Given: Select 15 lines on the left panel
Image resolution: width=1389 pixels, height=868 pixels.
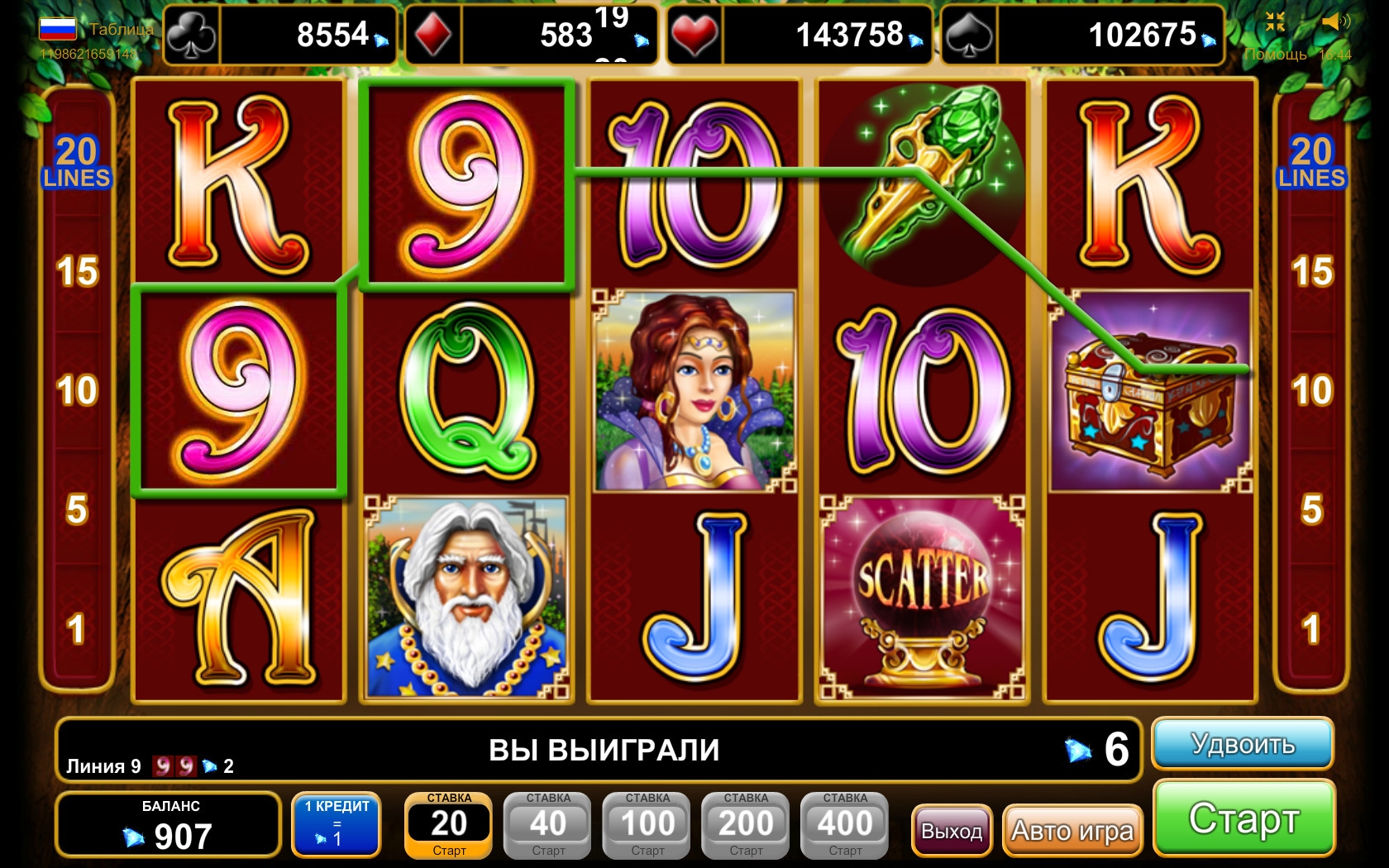Looking at the screenshot, I should [77, 271].
